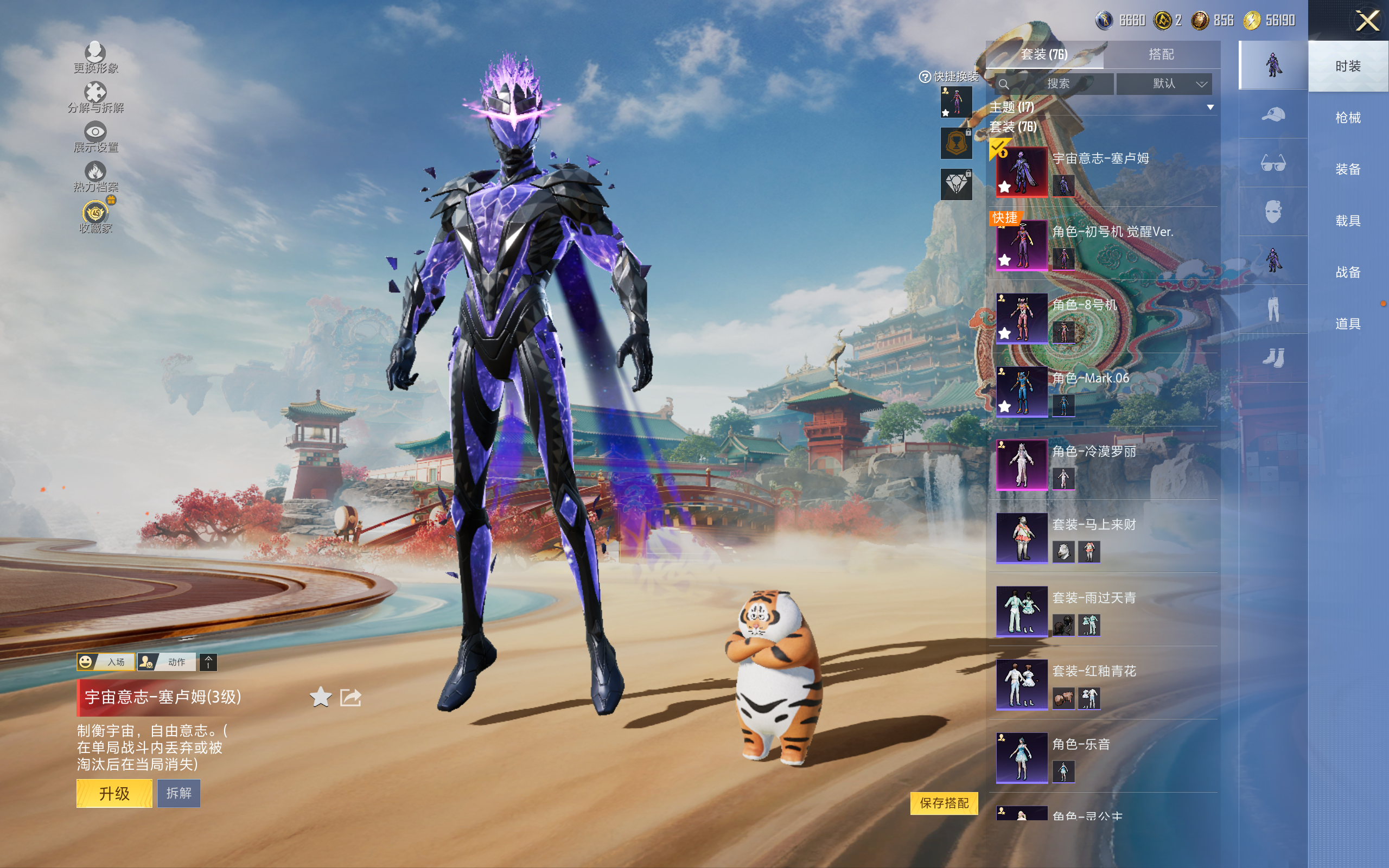Save the outfit with 保存搭配
The width and height of the screenshot is (1389, 868).
[944, 802]
